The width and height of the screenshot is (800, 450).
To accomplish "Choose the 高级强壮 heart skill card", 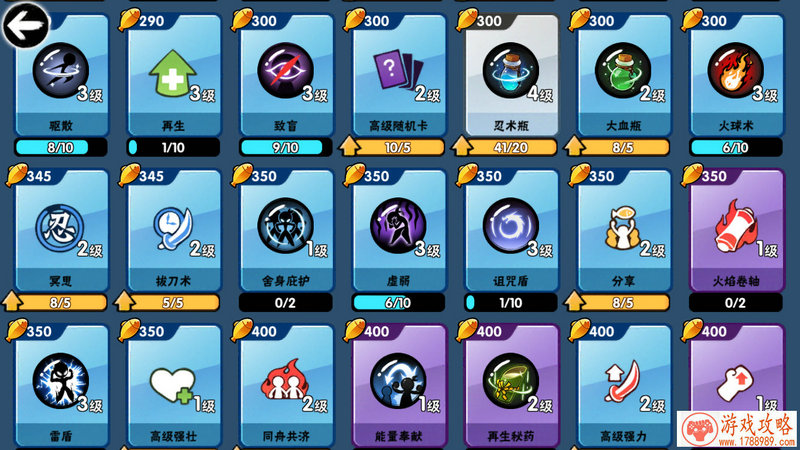I will click(x=174, y=385).
